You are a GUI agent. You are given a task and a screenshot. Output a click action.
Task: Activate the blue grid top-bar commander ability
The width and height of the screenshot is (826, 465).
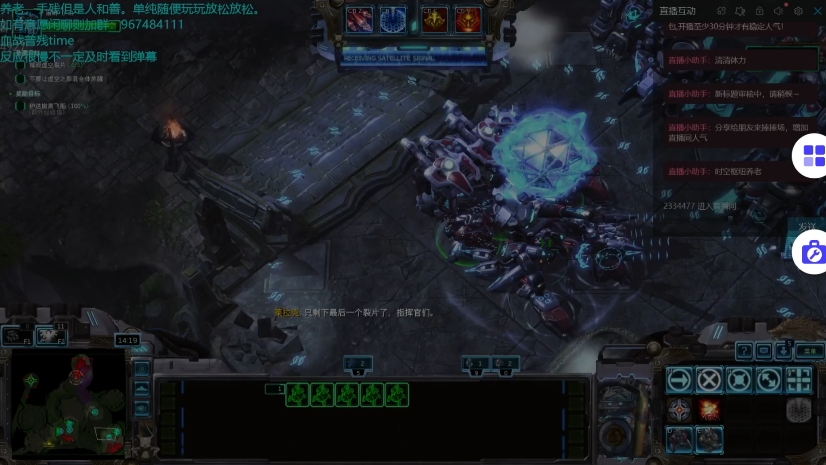(392, 18)
